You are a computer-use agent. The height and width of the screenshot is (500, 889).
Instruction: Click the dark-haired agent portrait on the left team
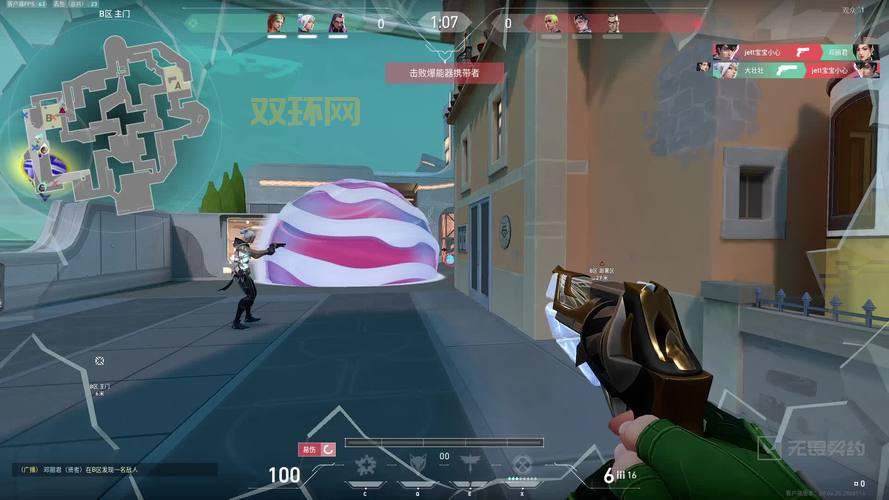coord(337,22)
